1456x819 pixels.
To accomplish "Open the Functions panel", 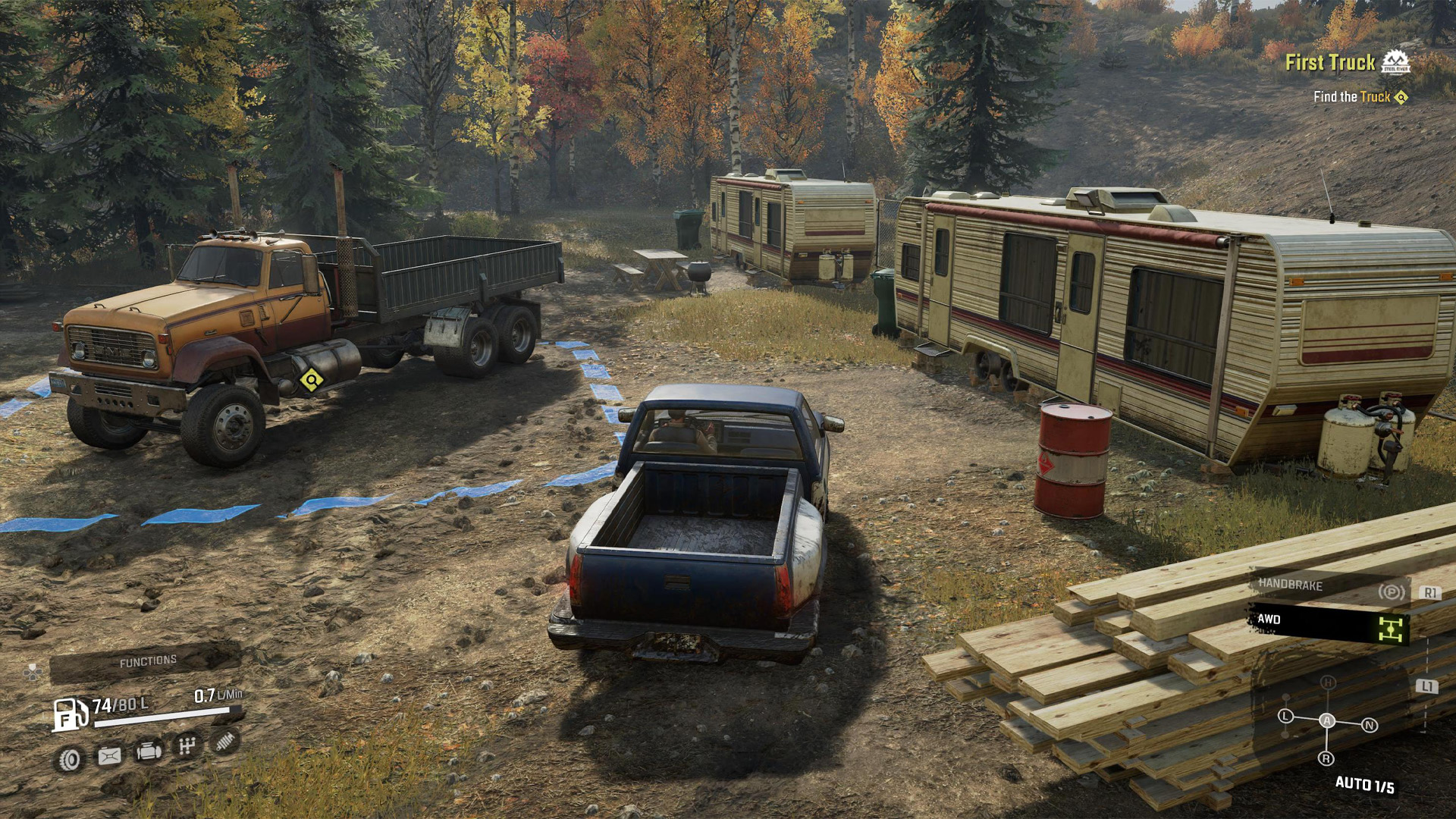I will pos(147,662).
